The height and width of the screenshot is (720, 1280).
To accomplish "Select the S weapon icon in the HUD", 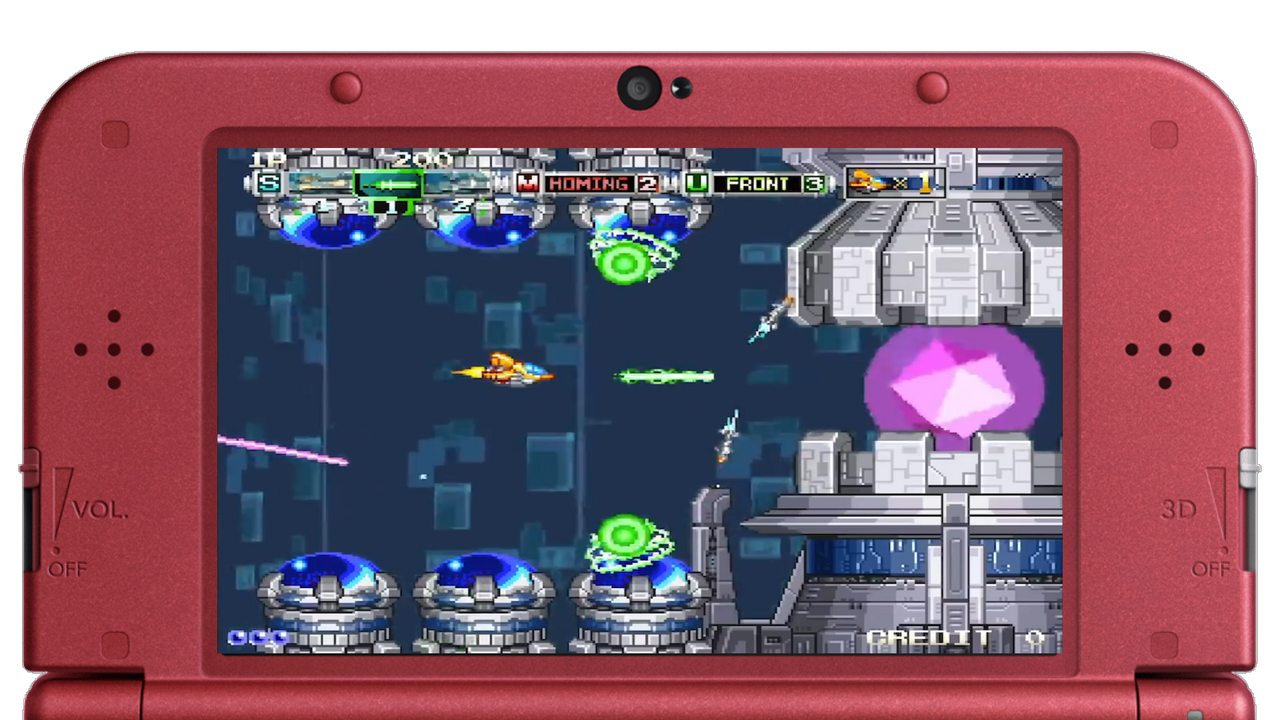I will 267,184.
